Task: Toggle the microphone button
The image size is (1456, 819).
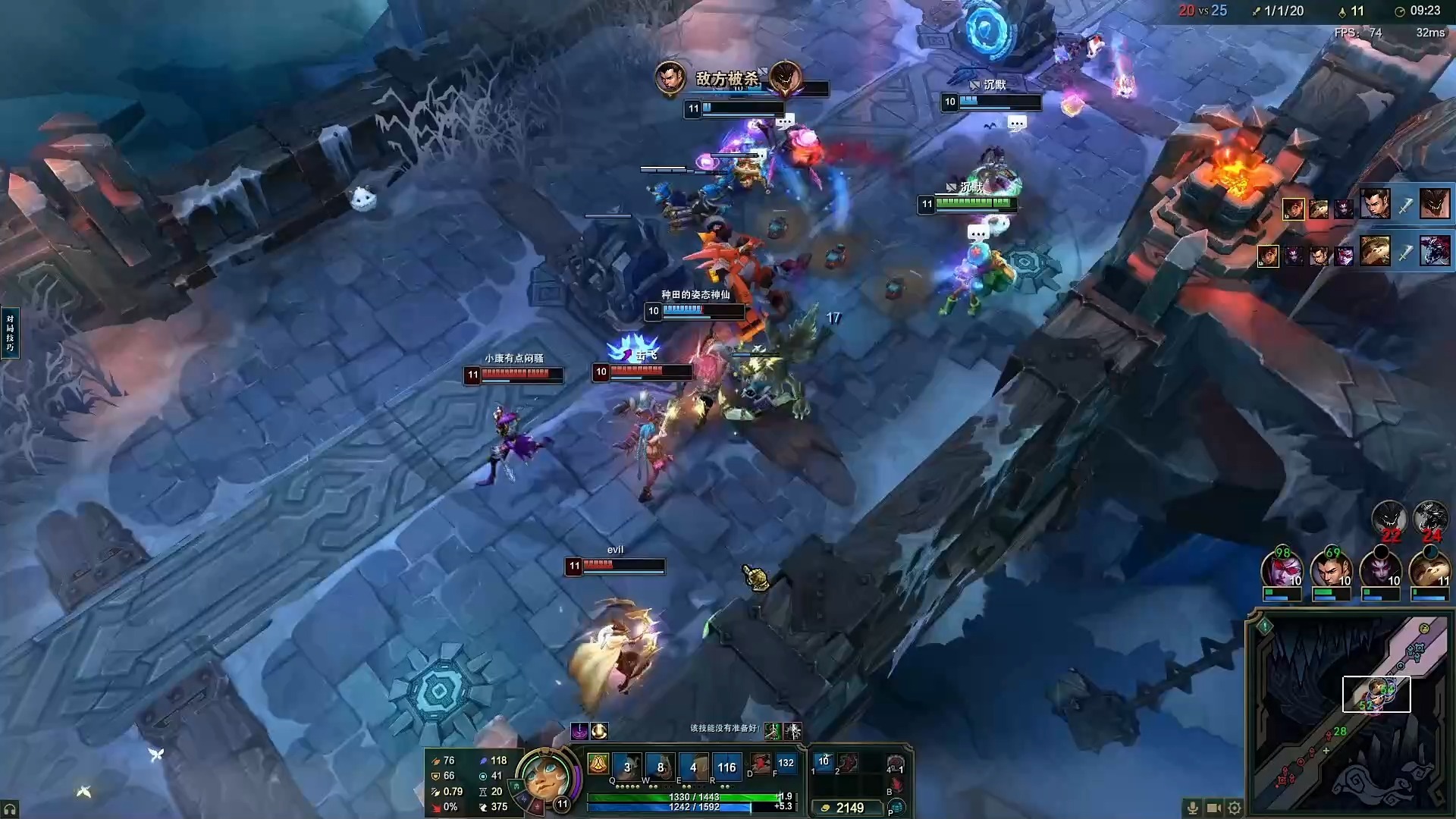Action: coord(1192,808)
